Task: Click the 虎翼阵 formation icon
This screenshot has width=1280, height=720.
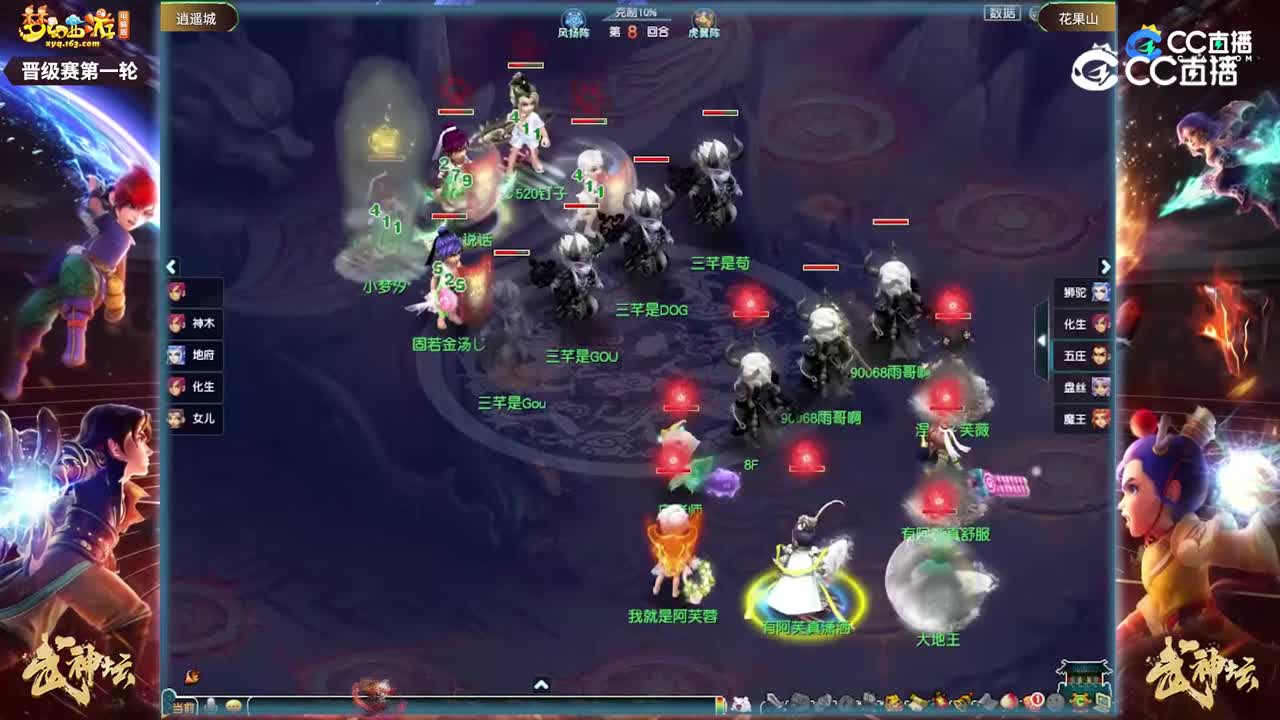Action: 704,17
